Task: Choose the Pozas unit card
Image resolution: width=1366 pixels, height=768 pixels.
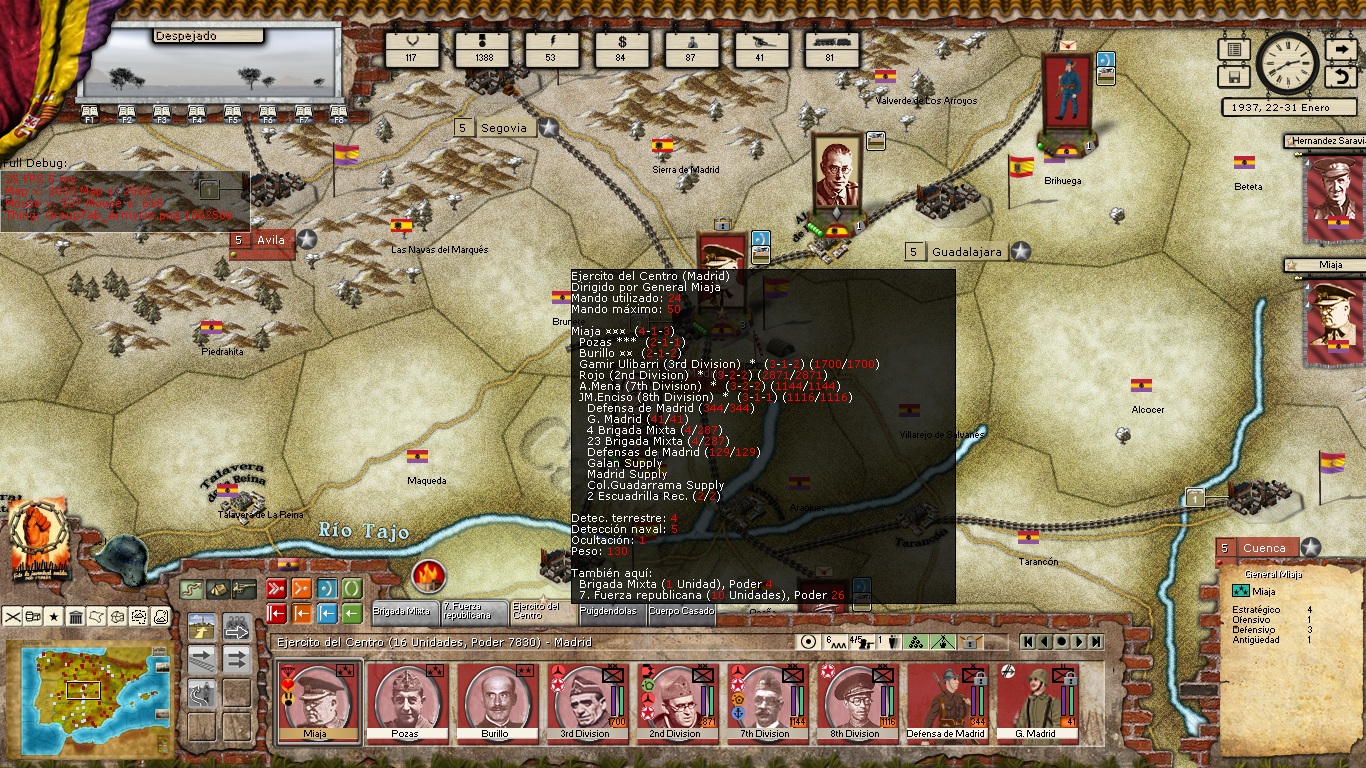Action: pos(405,701)
